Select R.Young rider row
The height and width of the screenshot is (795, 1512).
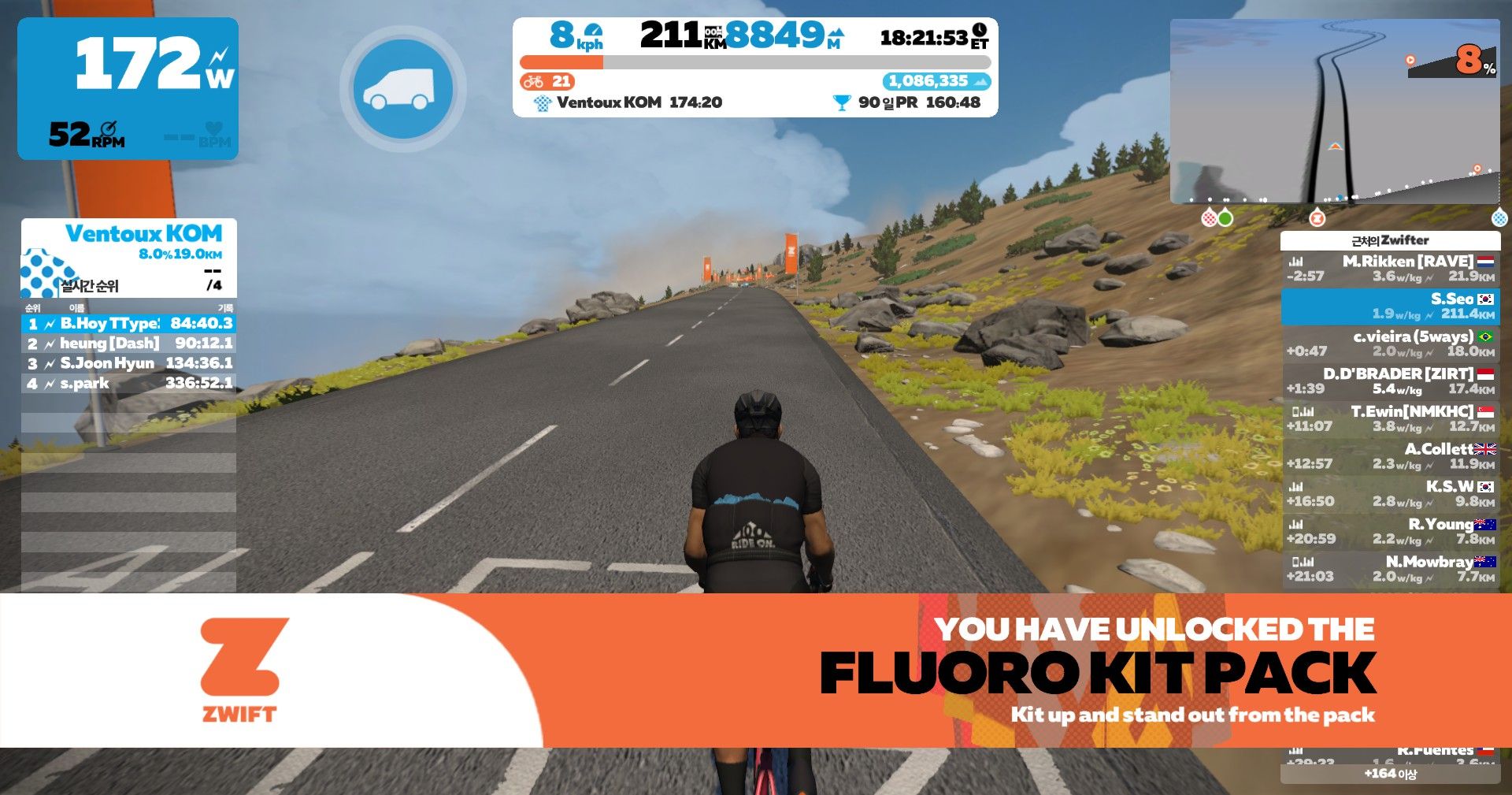coord(1391,532)
